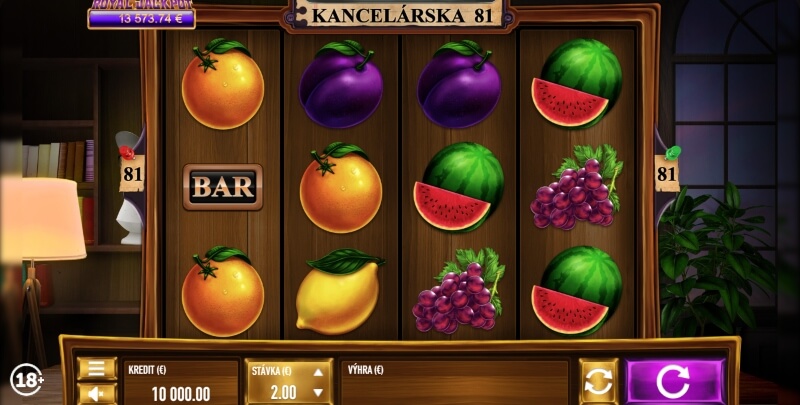Open the hamburger menu
This screenshot has width=800, height=405.
pos(97,369)
